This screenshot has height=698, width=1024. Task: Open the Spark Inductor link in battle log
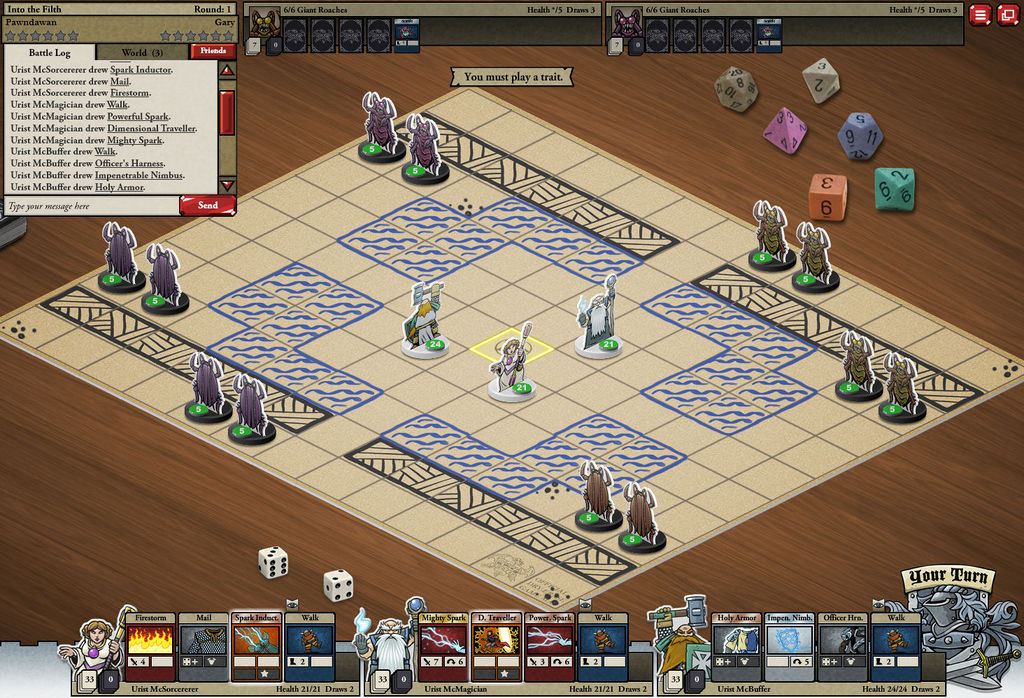point(140,70)
